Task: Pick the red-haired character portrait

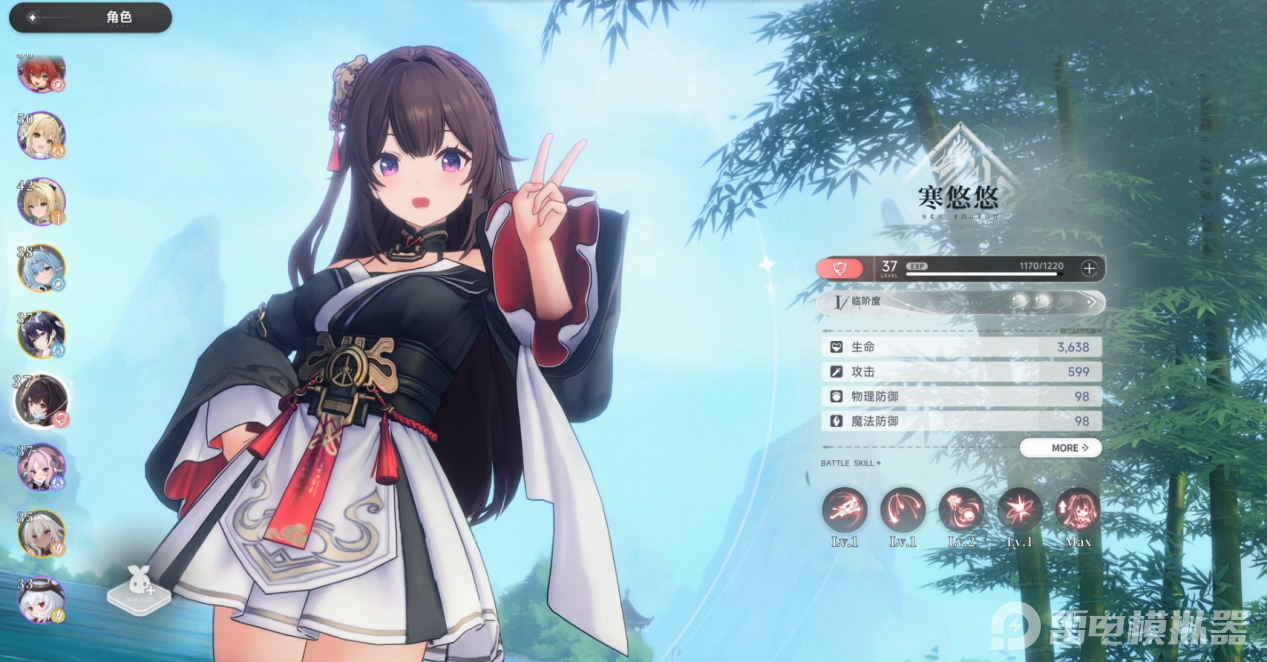Action: [42, 72]
